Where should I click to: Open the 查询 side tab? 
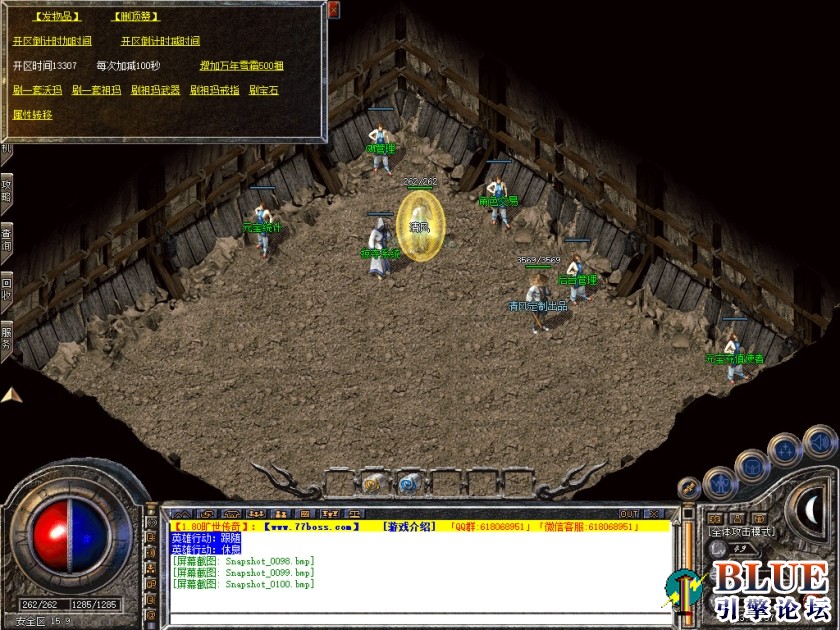[x=6, y=240]
